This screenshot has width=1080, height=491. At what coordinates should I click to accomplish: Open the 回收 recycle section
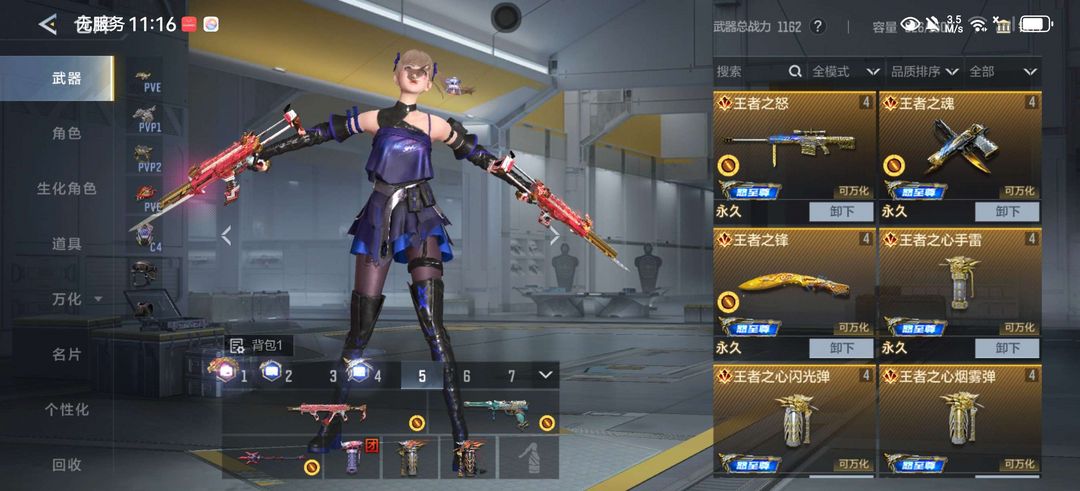click(x=66, y=464)
